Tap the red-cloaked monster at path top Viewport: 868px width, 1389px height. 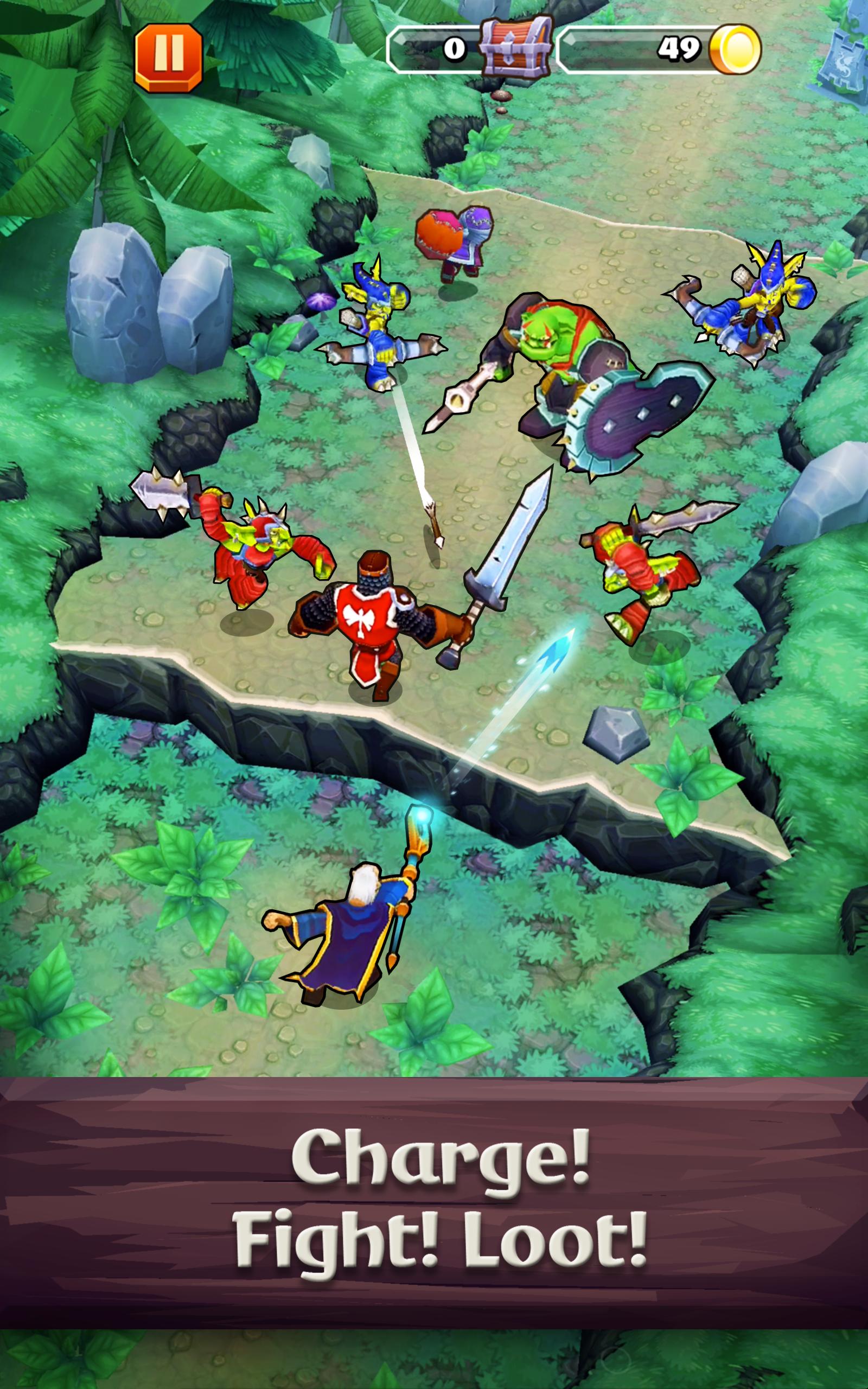click(x=456, y=241)
